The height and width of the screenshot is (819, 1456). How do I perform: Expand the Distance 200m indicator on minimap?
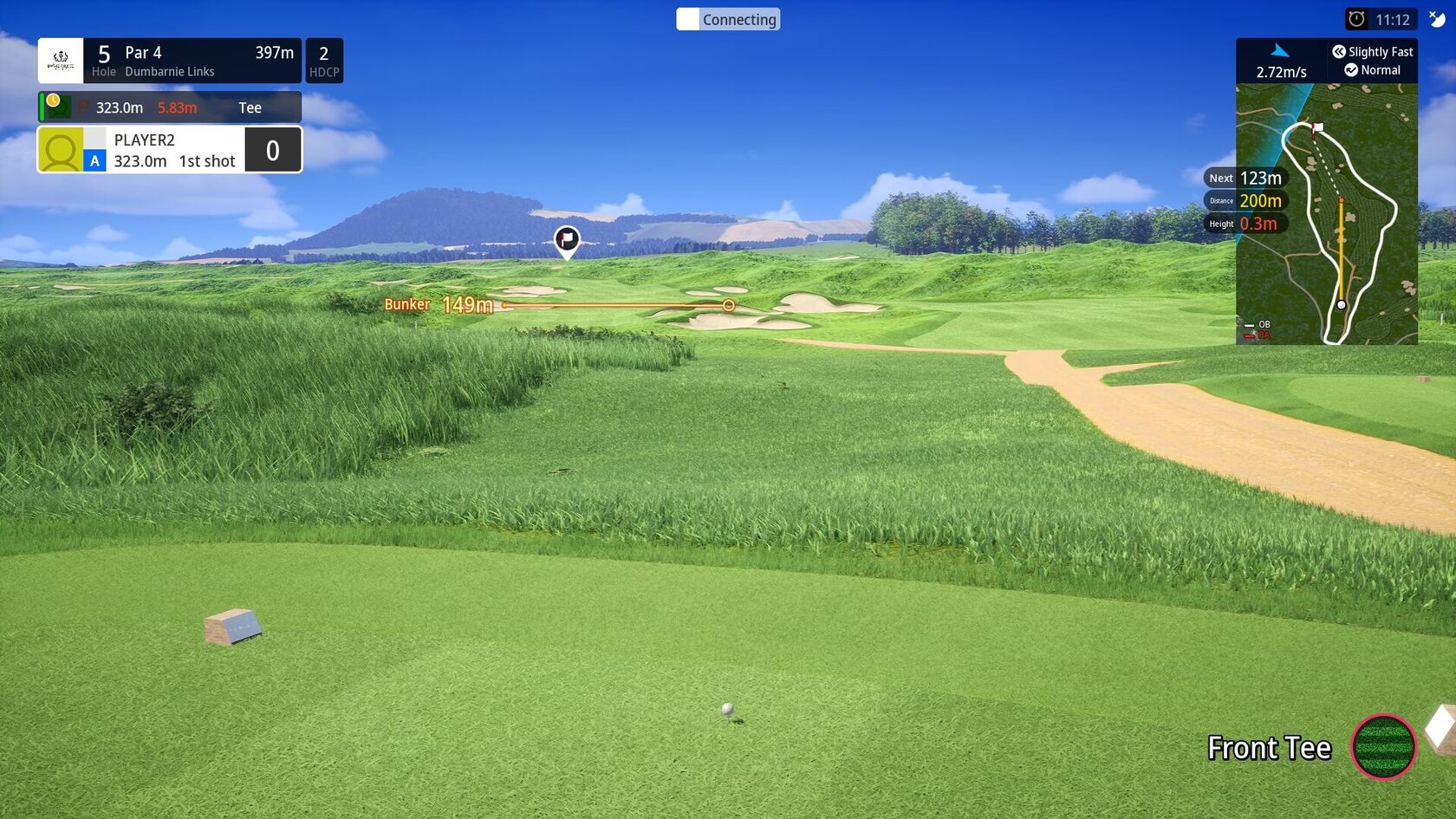(x=1247, y=200)
